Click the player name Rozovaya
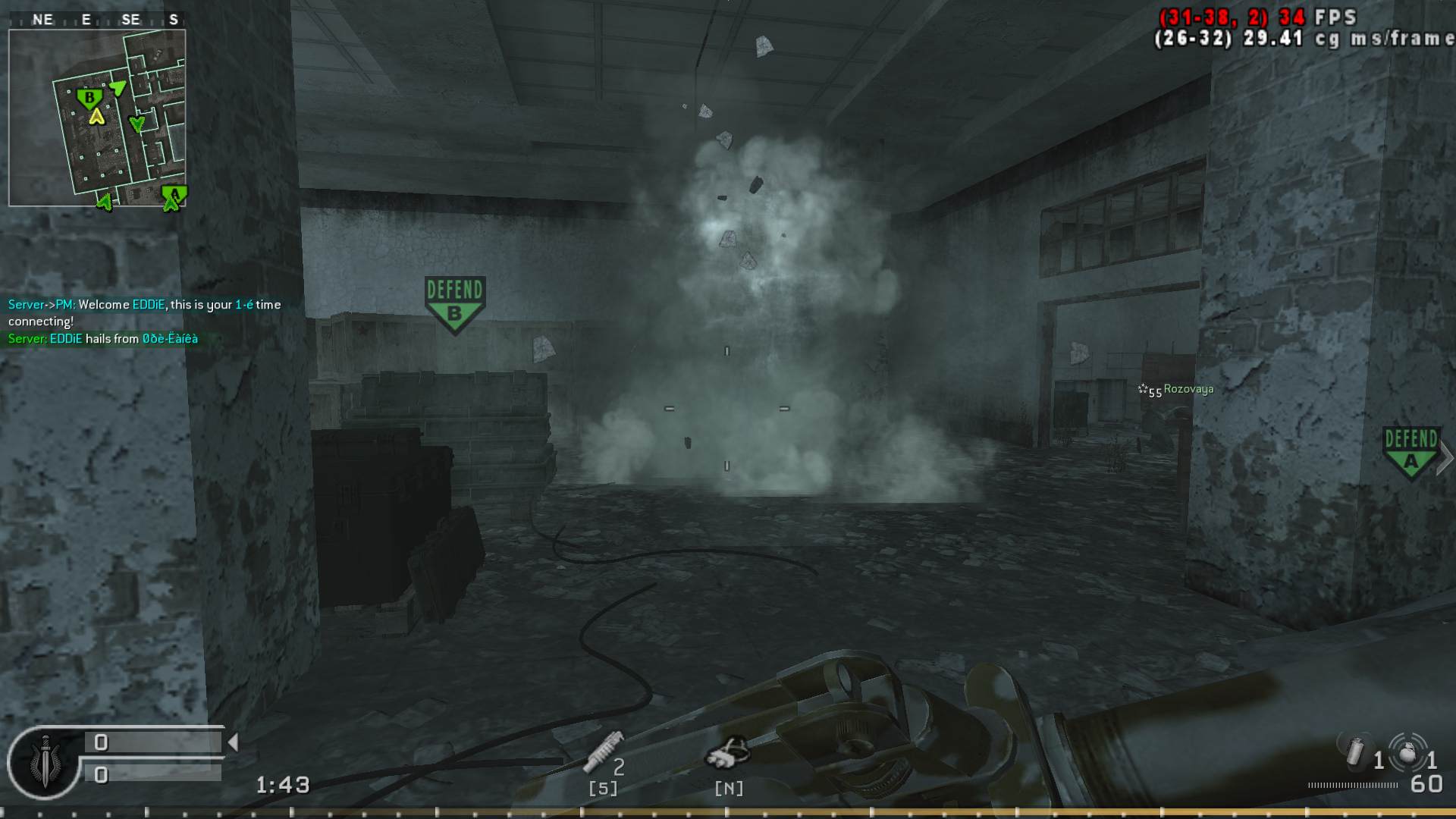 (1188, 388)
